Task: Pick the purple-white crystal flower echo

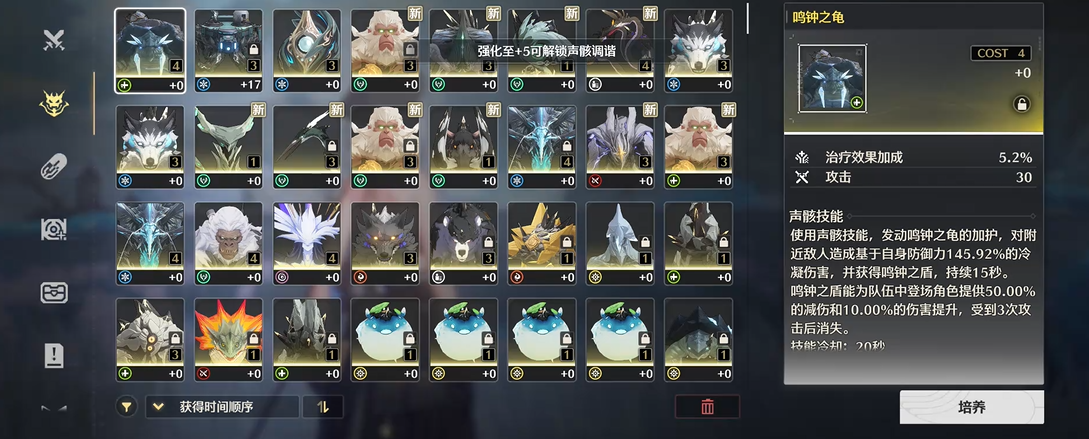Action: tap(307, 240)
